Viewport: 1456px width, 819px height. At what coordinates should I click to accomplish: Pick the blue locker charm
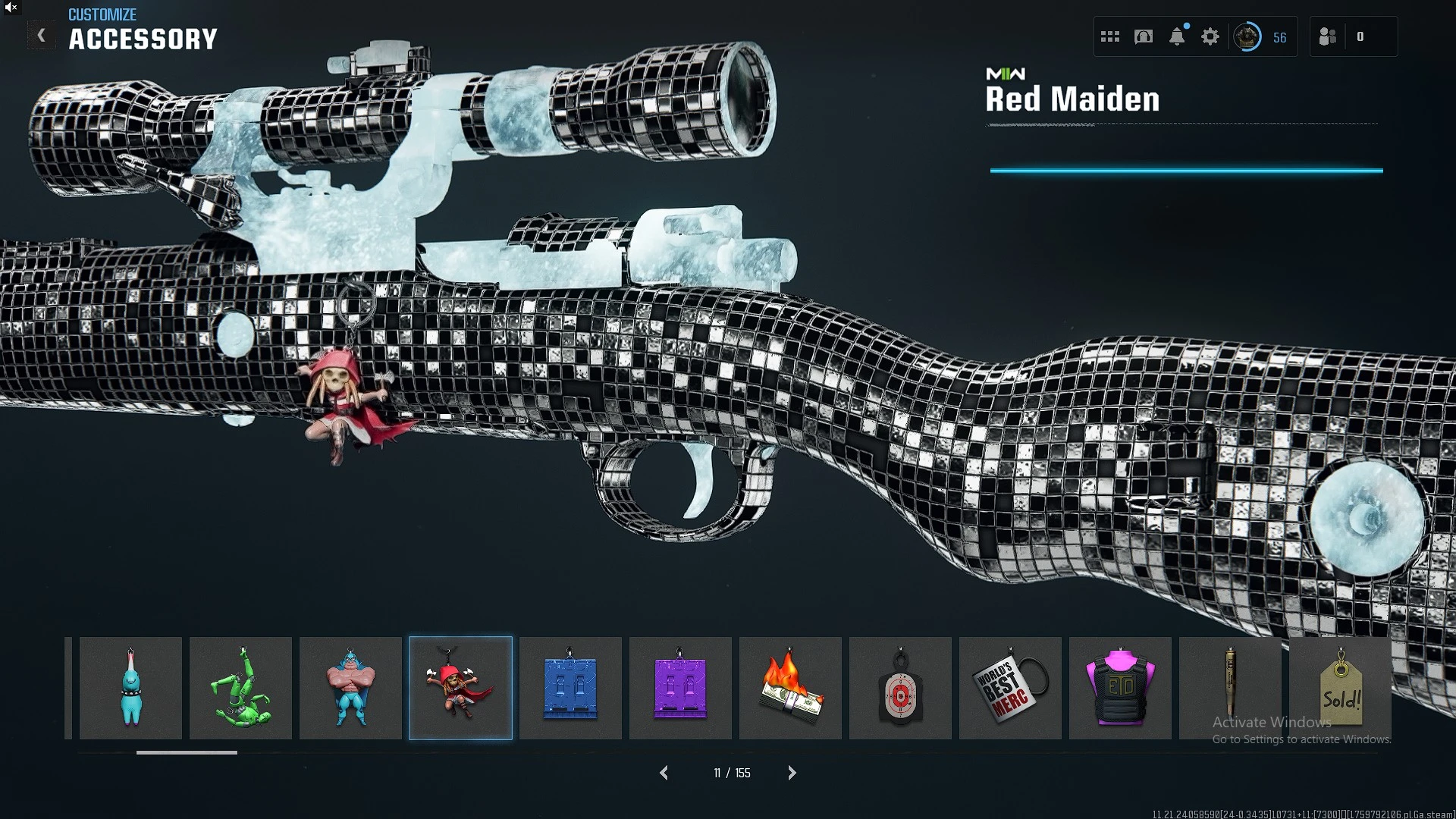click(570, 688)
